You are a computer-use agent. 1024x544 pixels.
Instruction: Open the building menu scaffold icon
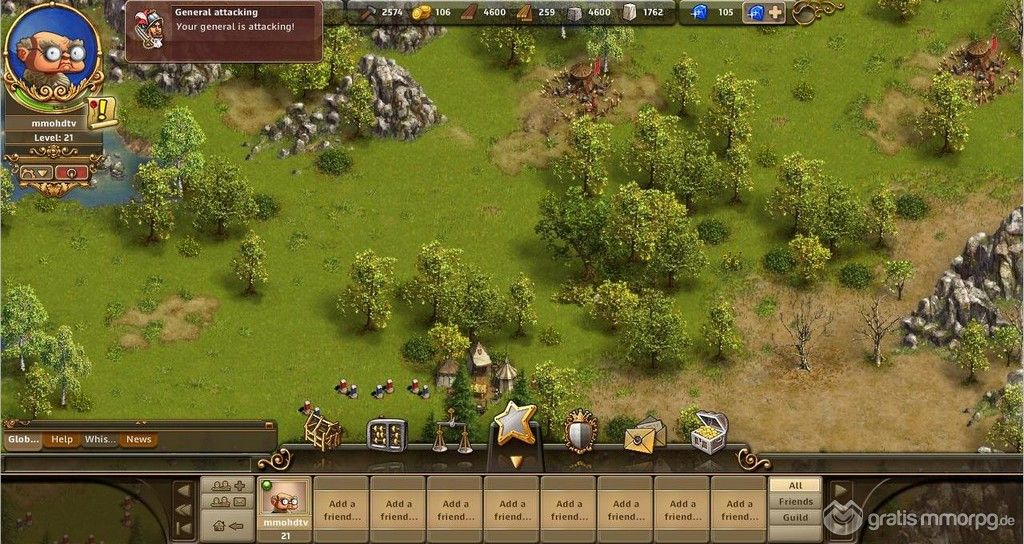tap(322, 432)
